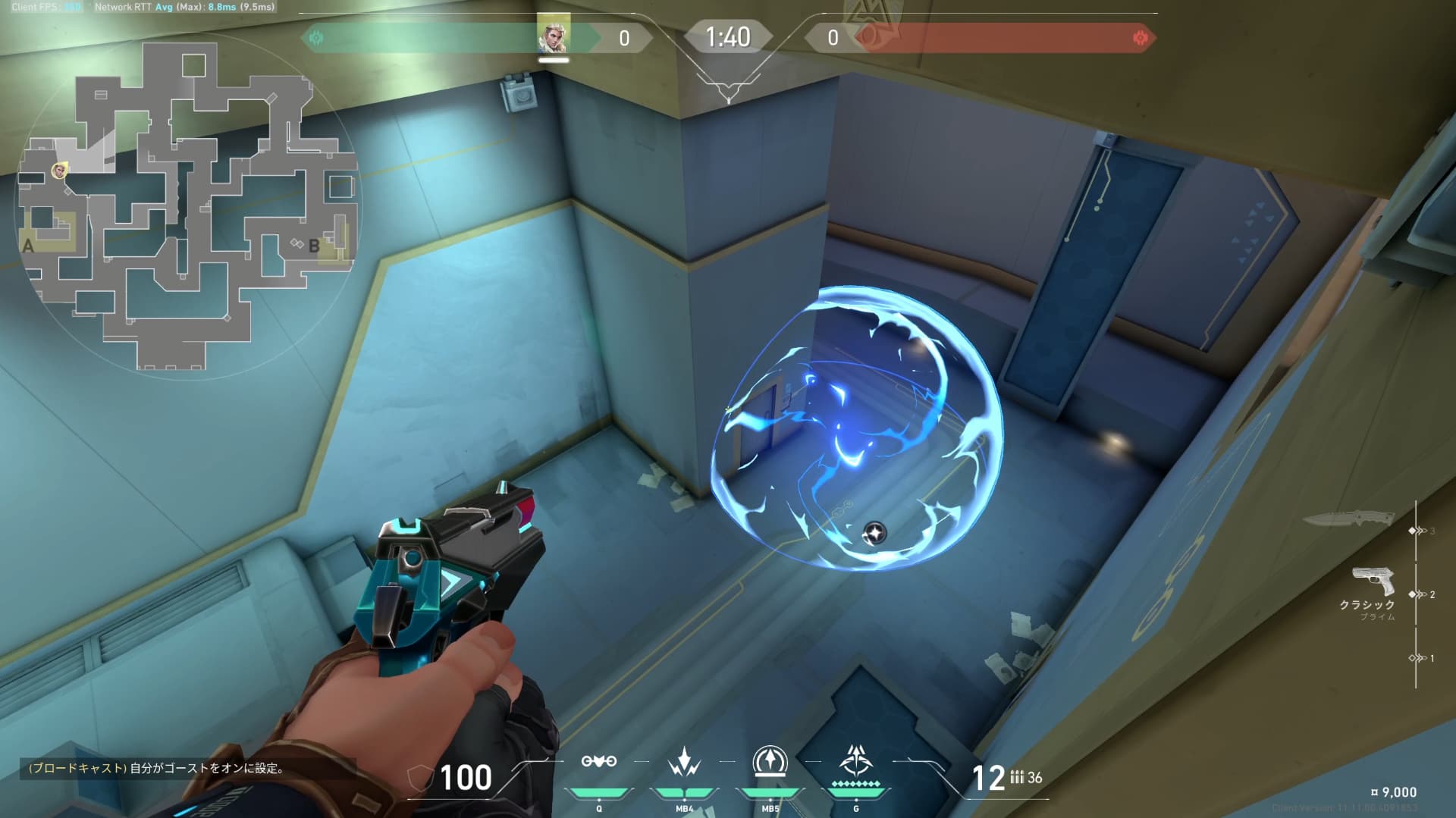
Task: Click the player marker on the minimap
Action: [x=59, y=171]
